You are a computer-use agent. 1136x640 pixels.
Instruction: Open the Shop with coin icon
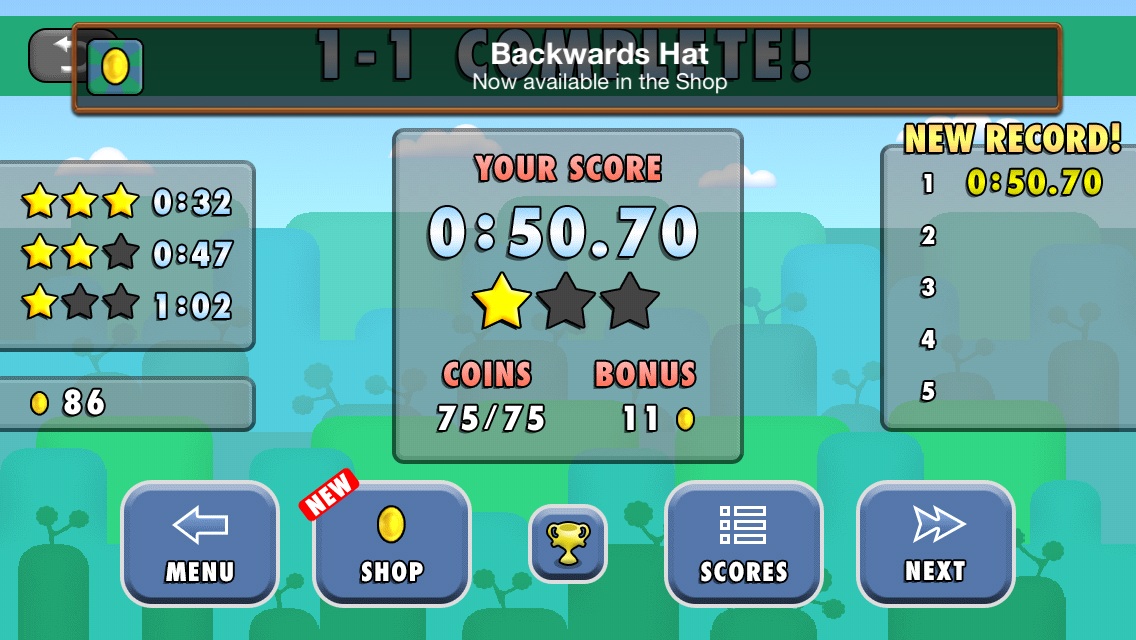(391, 543)
